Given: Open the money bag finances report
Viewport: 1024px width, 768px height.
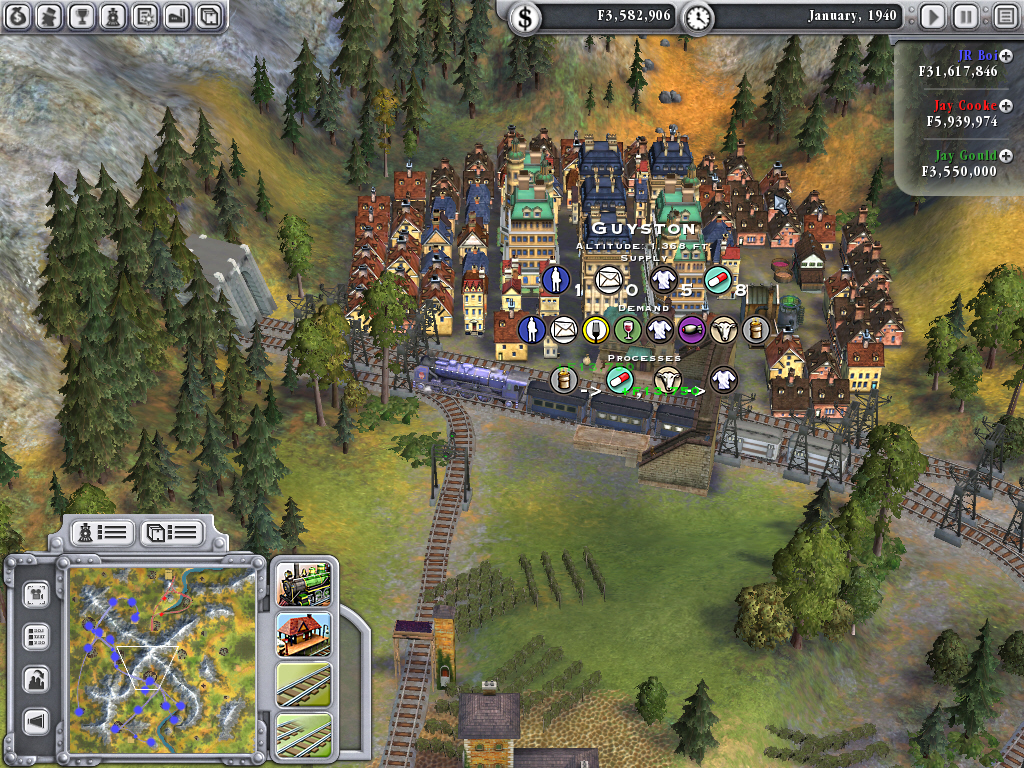Looking at the screenshot, I should click(19, 16).
